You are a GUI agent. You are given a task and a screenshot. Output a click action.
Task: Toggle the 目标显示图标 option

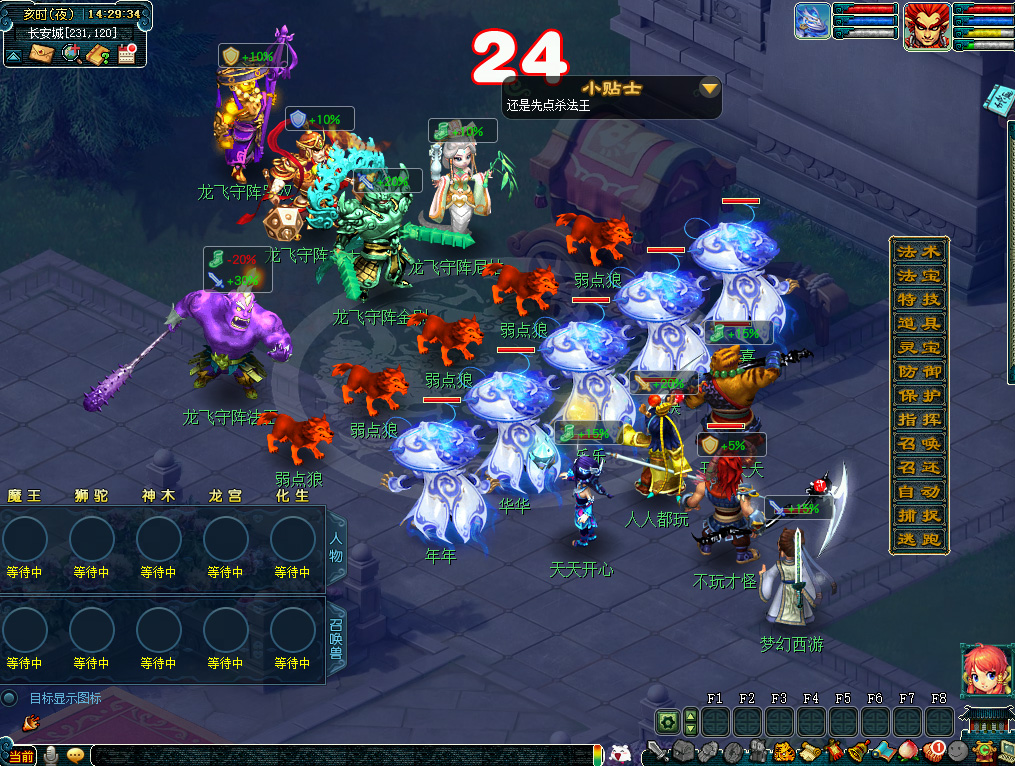coord(10,698)
